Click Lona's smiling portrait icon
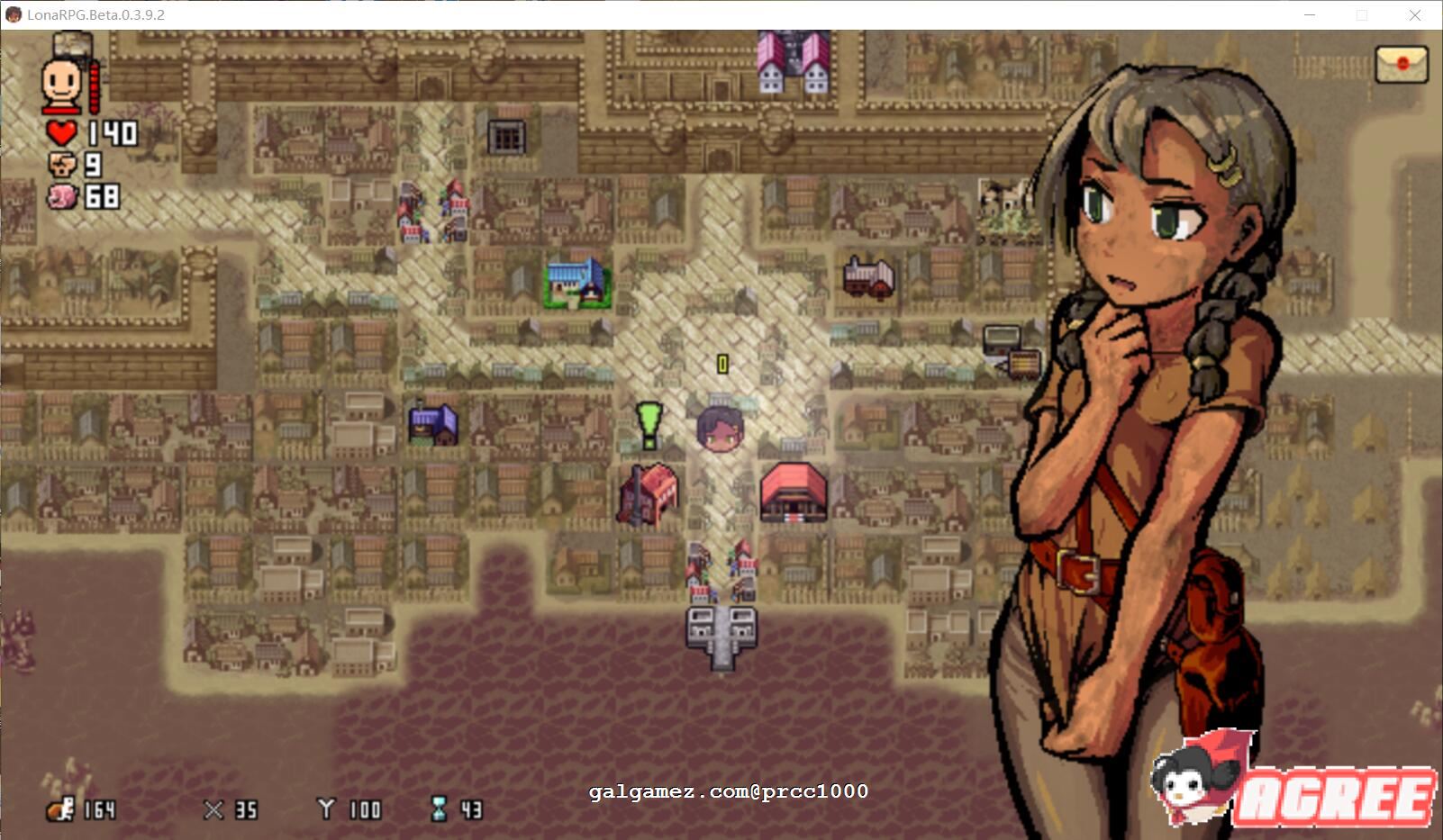 point(63,81)
